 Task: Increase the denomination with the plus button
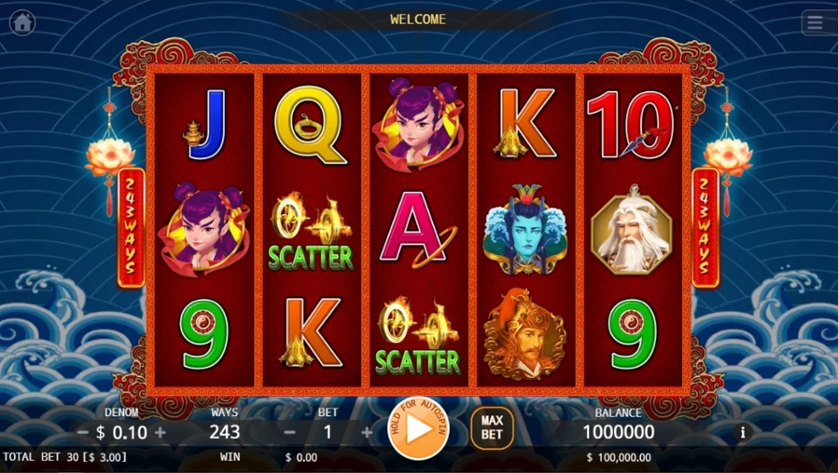click(x=160, y=433)
